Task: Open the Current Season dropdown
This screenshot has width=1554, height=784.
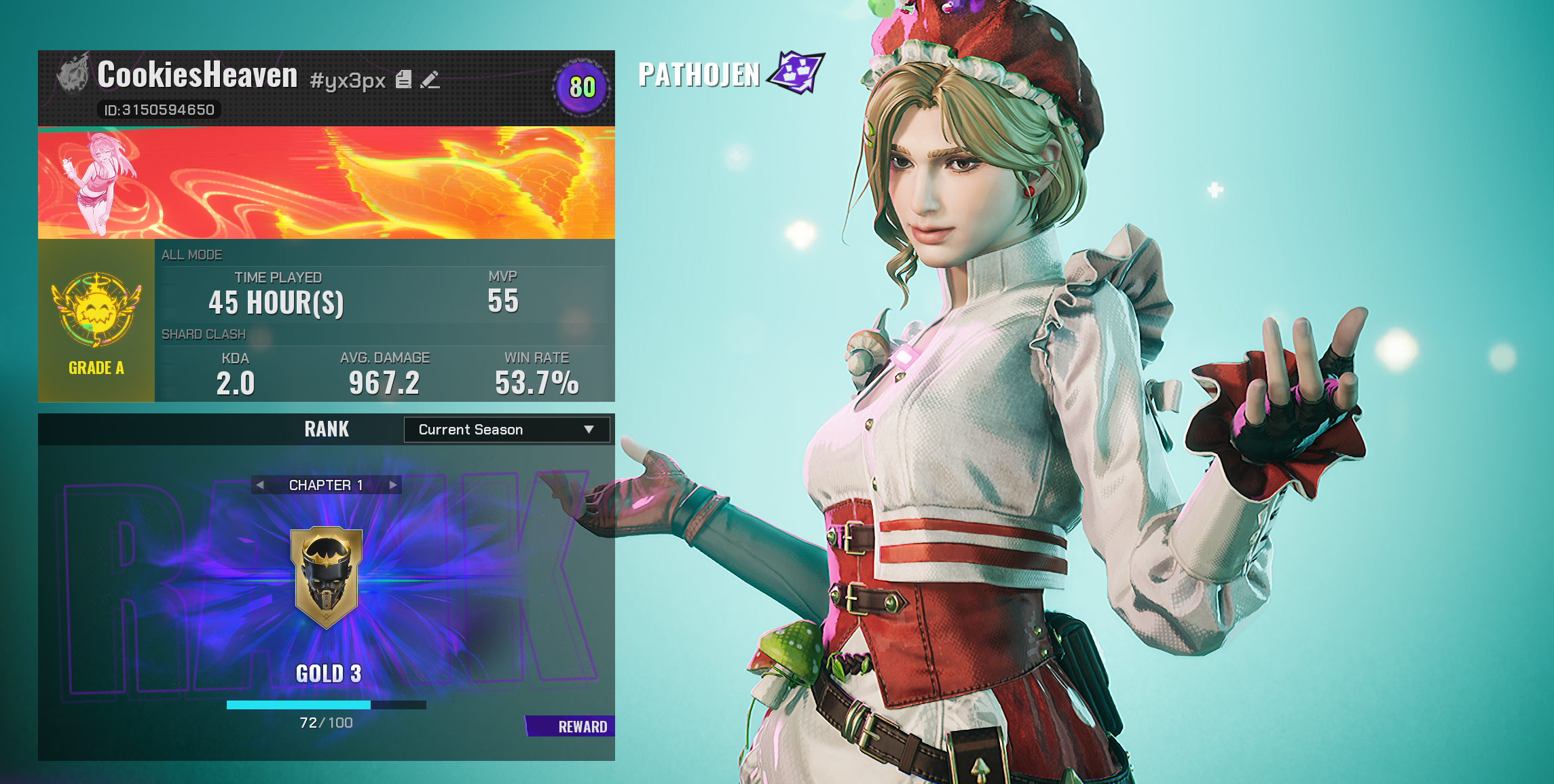Action: (506, 430)
